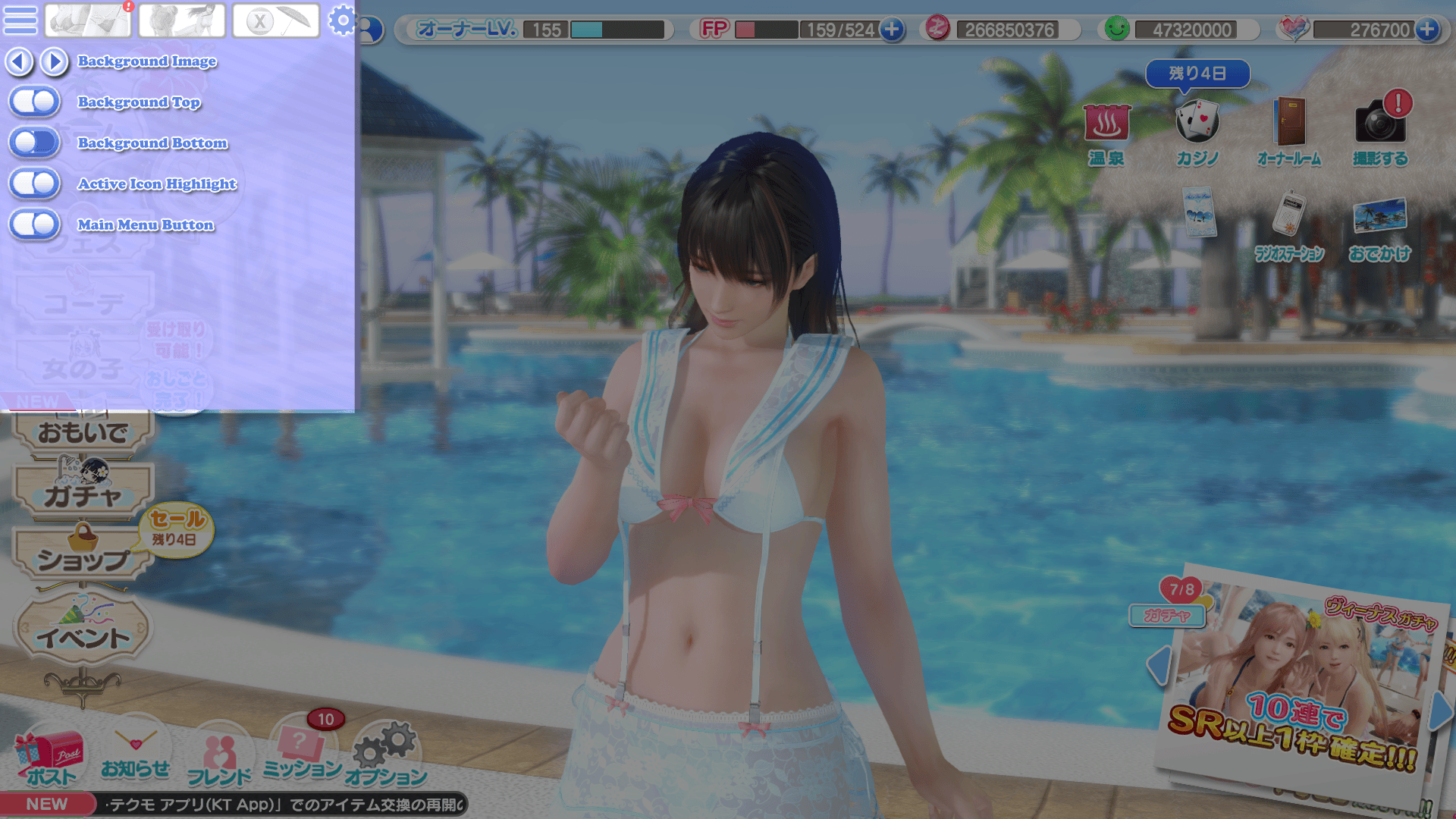Open the 撮影する photo camera mode
Screen dimensions: 1456x819
[x=1380, y=125]
